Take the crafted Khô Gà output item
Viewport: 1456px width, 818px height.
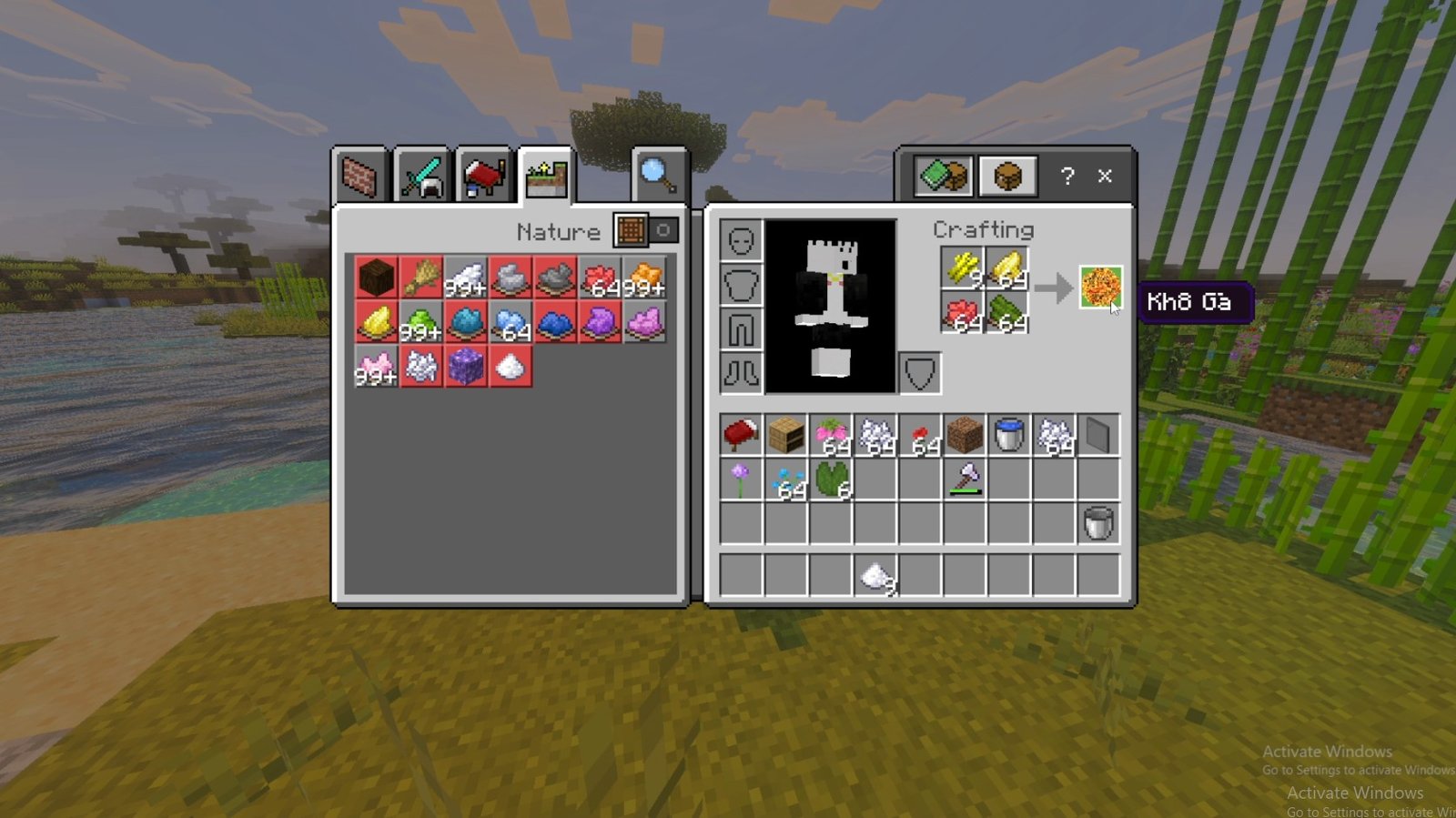click(x=1100, y=288)
